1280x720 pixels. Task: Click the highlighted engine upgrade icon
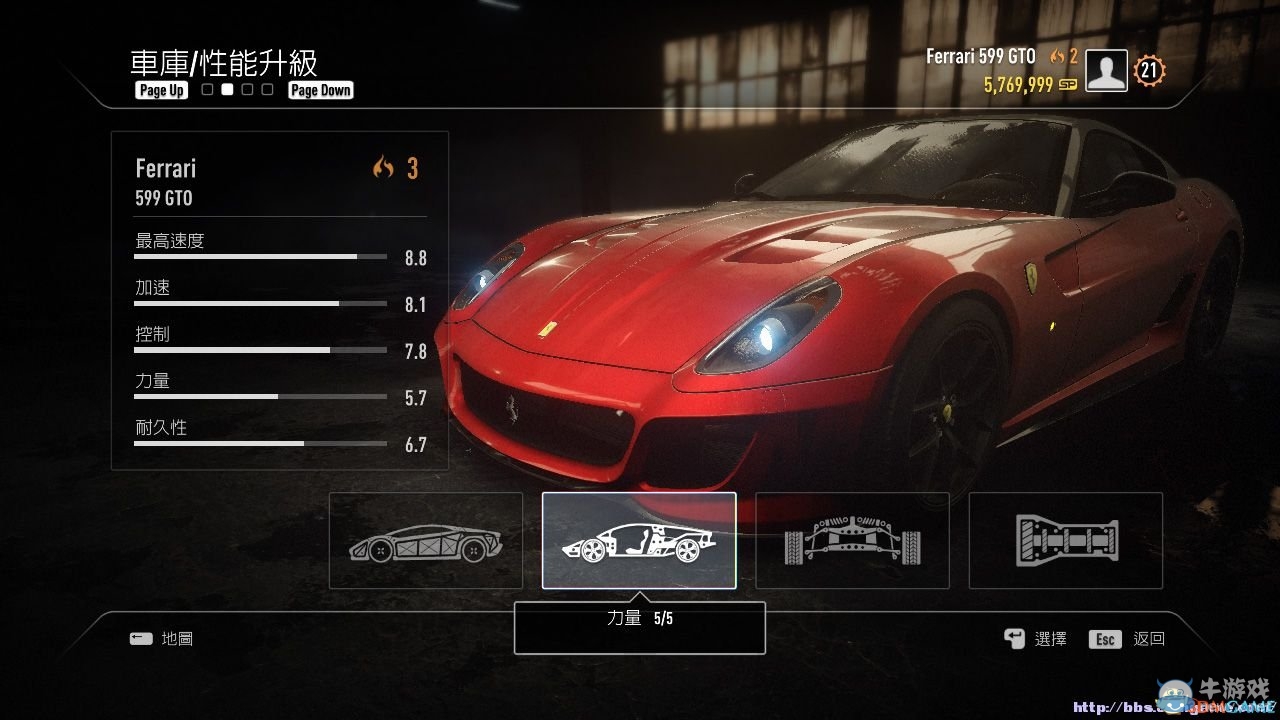click(x=640, y=540)
